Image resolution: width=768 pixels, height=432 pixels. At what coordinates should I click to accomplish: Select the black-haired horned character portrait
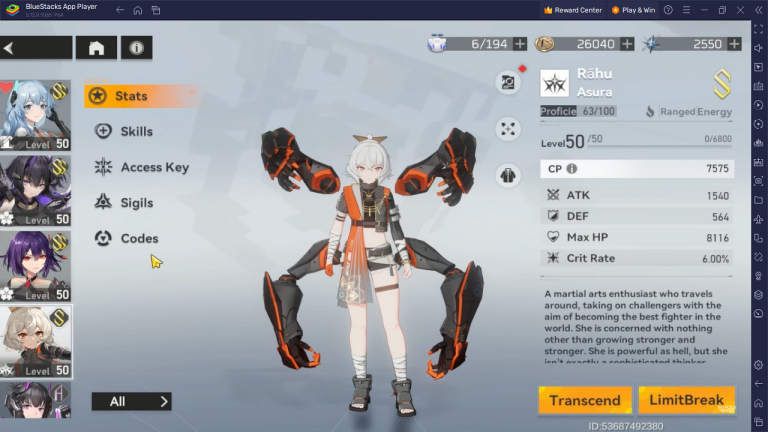35,190
